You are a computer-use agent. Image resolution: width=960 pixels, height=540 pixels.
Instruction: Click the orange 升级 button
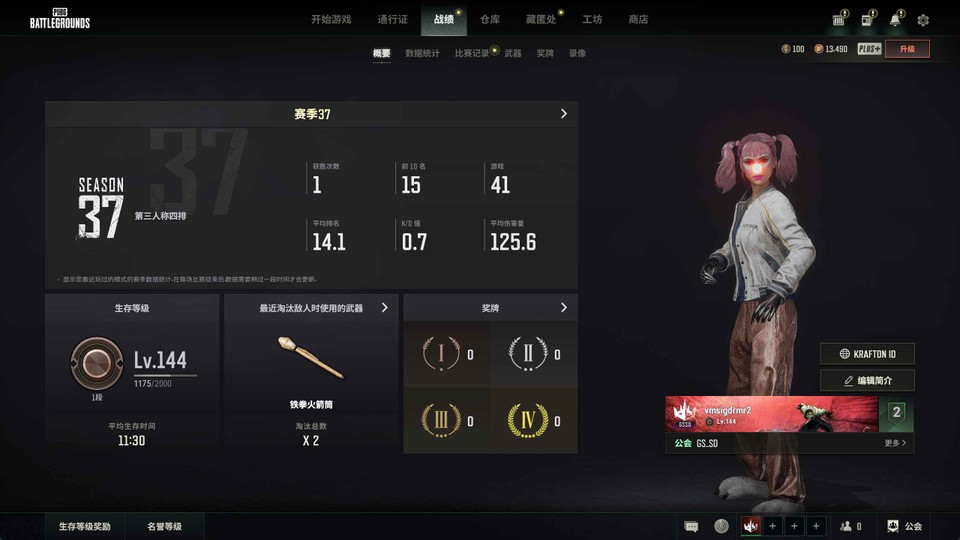pos(907,49)
